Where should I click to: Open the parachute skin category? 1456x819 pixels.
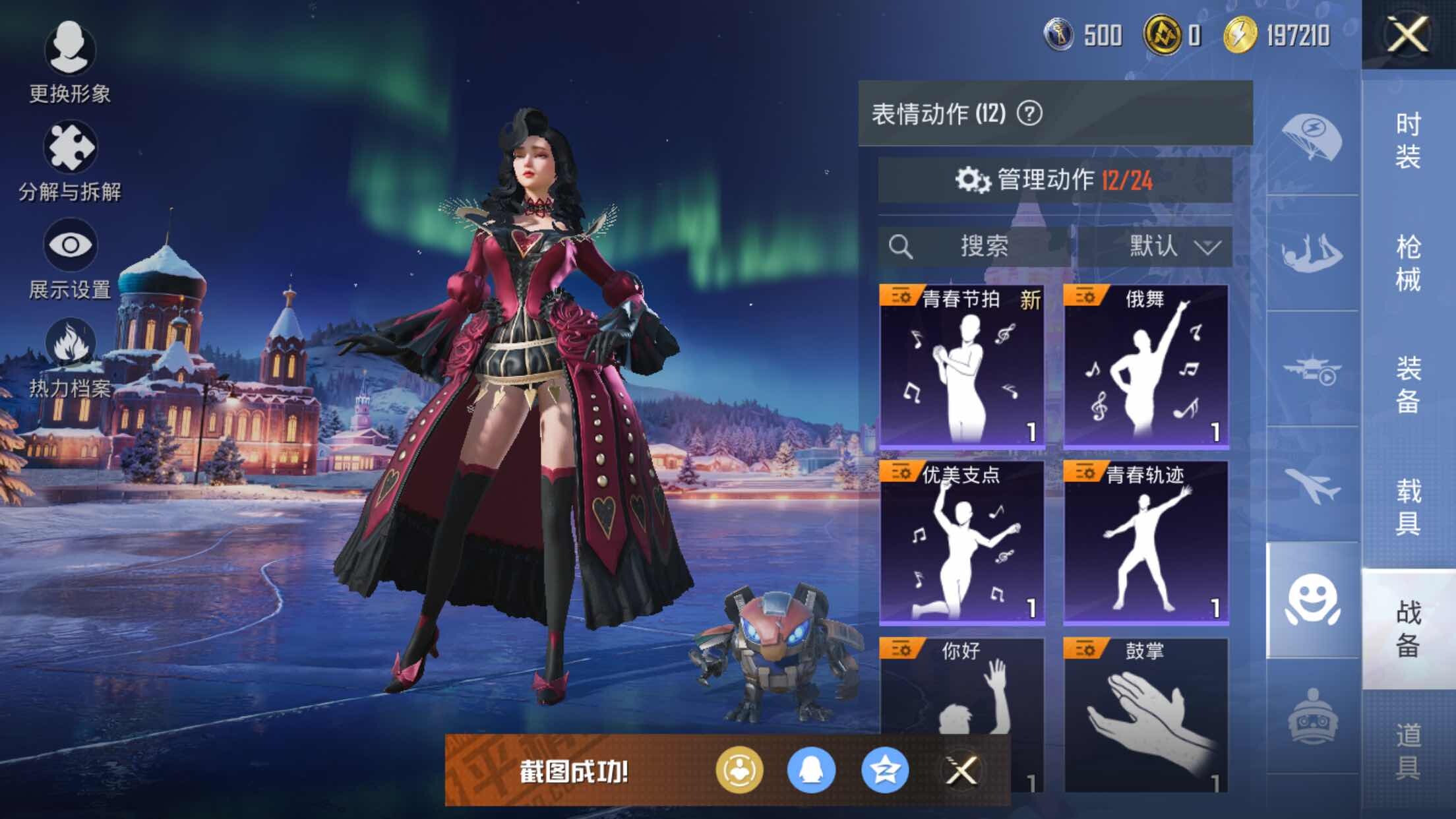click(x=1312, y=138)
